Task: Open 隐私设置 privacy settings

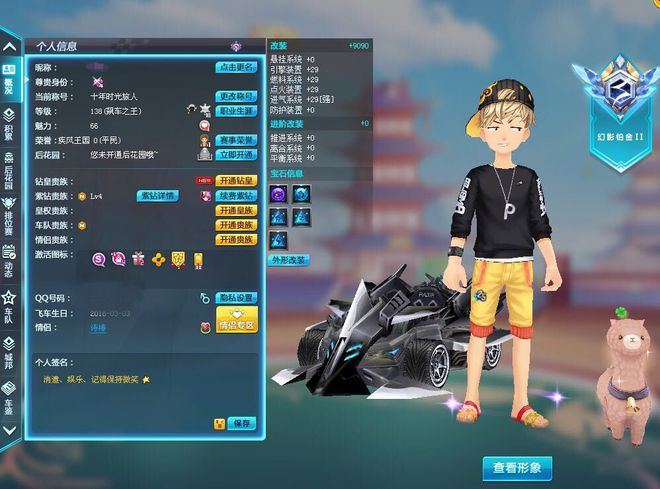Action: coord(236,298)
